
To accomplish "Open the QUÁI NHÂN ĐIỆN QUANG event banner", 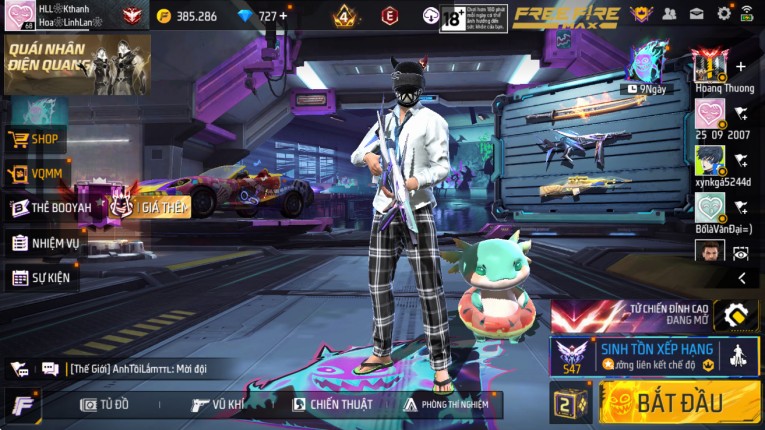I will tap(78, 64).
